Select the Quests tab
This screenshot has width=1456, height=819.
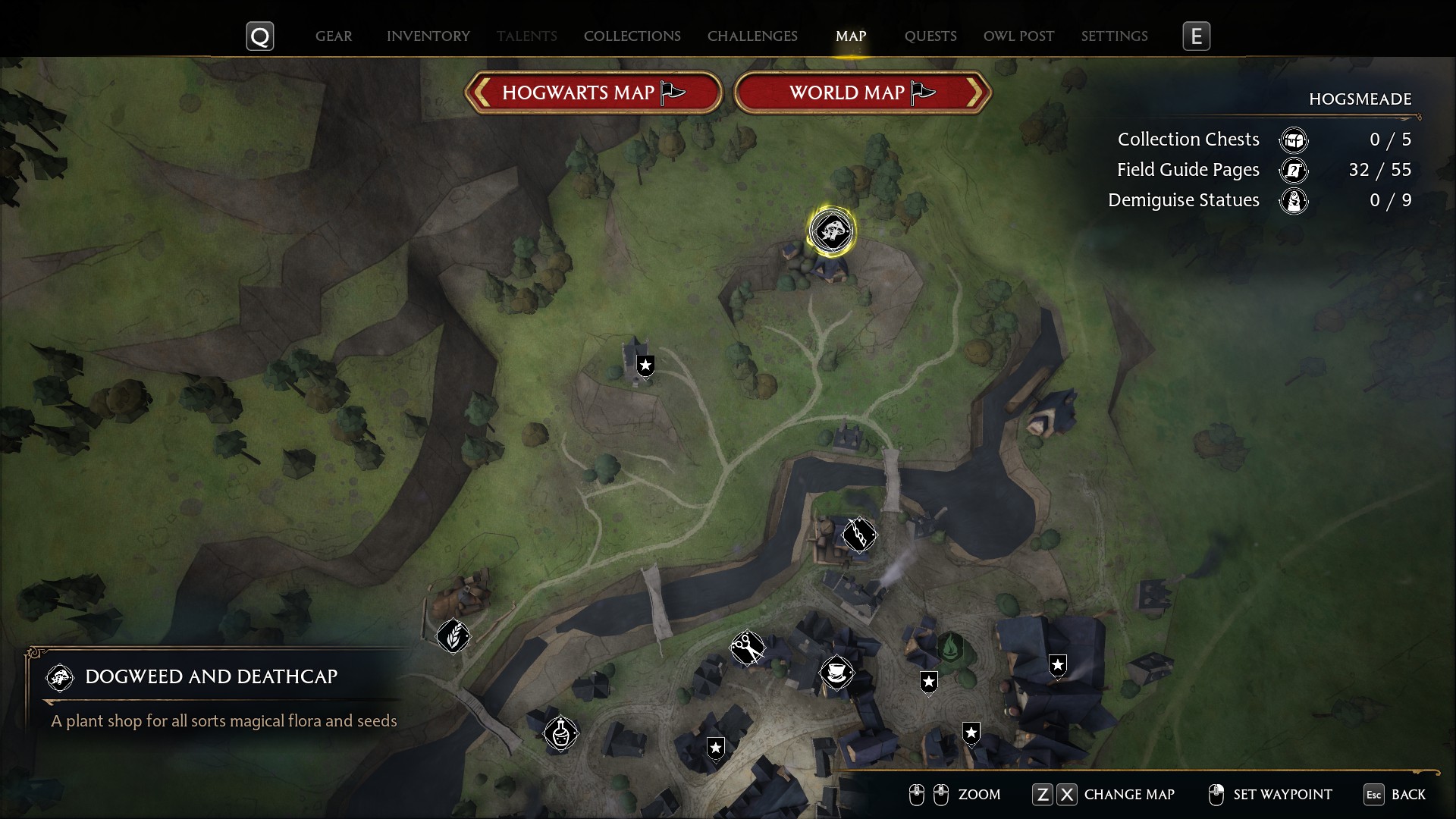930,36
